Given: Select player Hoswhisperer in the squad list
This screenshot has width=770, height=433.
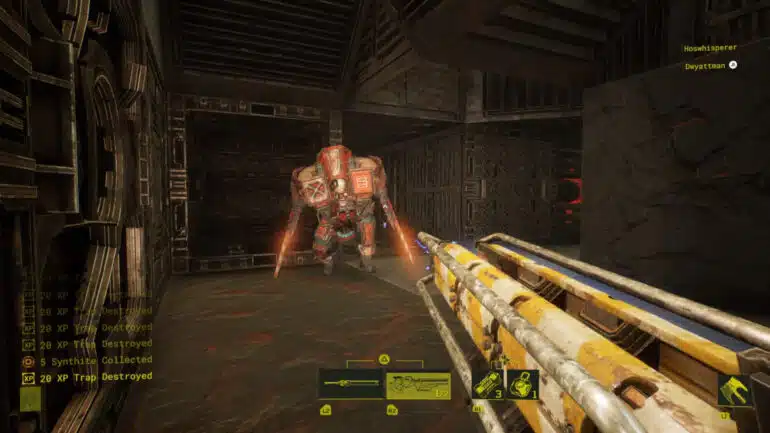Looking at the screenshot, I should 710,47.
